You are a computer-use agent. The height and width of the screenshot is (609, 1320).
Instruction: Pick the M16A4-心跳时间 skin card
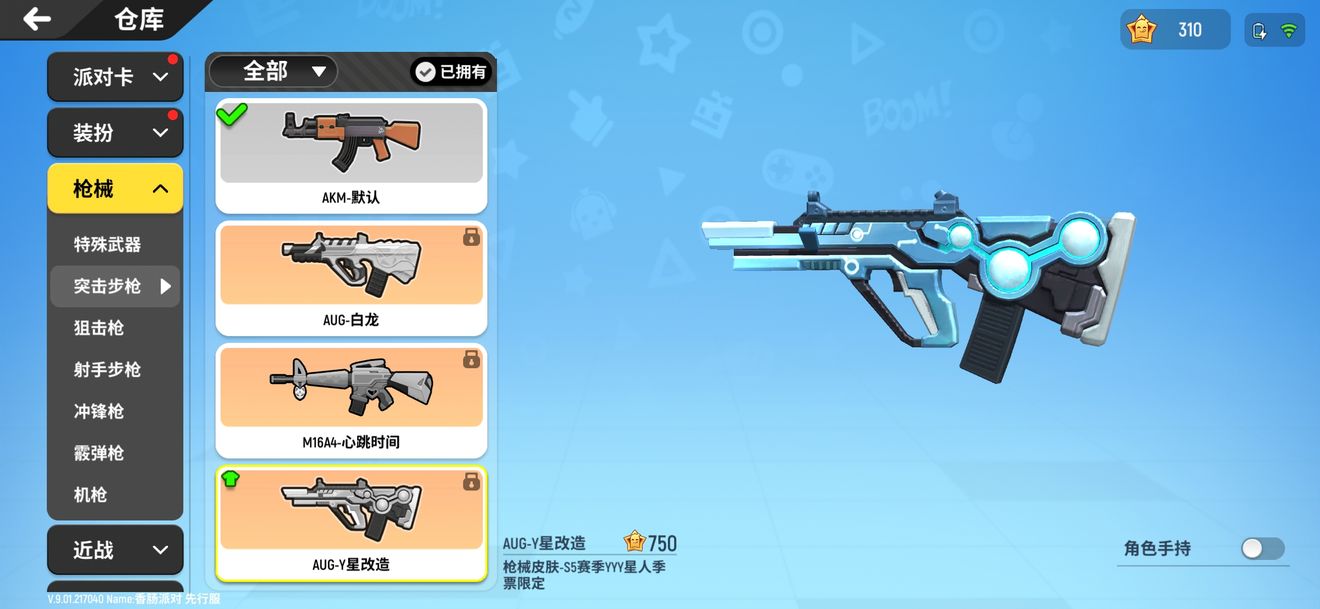coord(351,400)
